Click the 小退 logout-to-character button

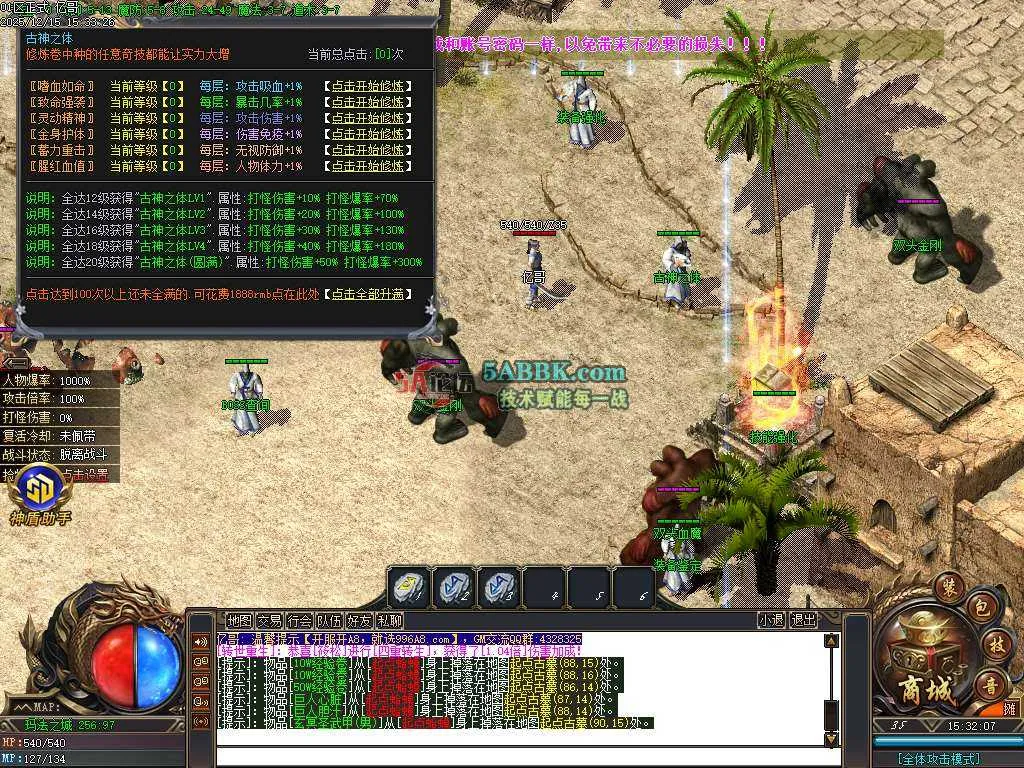770,620
